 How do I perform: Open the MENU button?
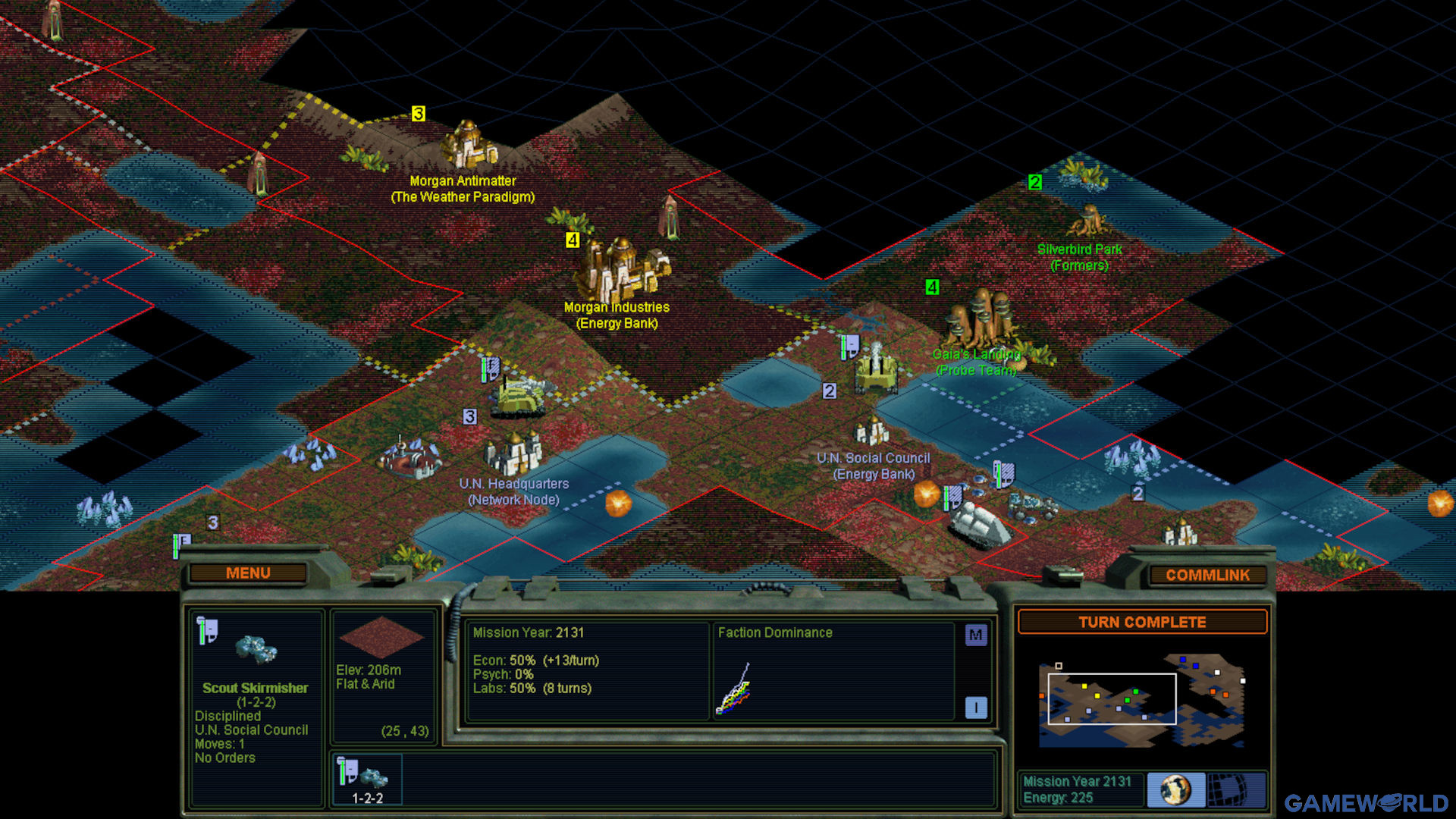pos(248,573)
